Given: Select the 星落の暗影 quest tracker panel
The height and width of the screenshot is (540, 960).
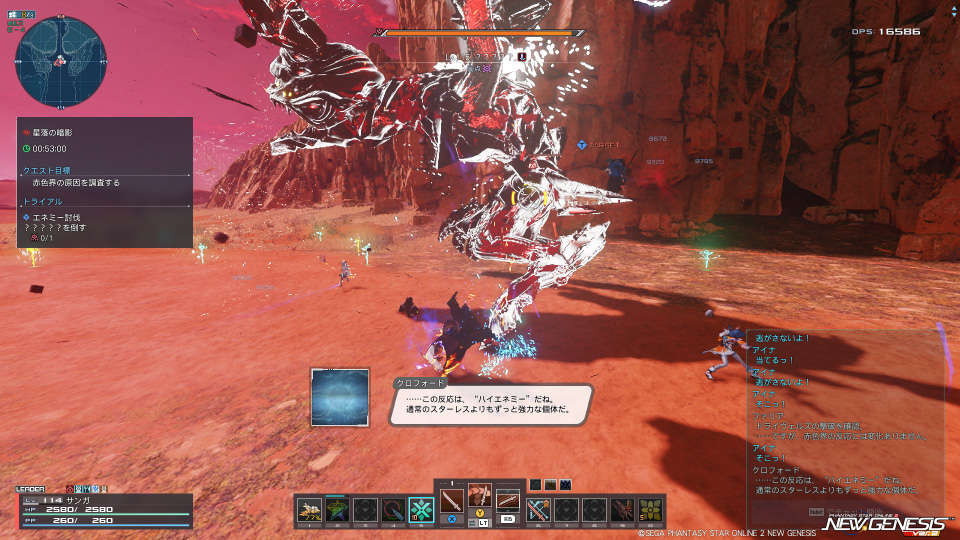Looking at the screenshot, I should [105, 182].
